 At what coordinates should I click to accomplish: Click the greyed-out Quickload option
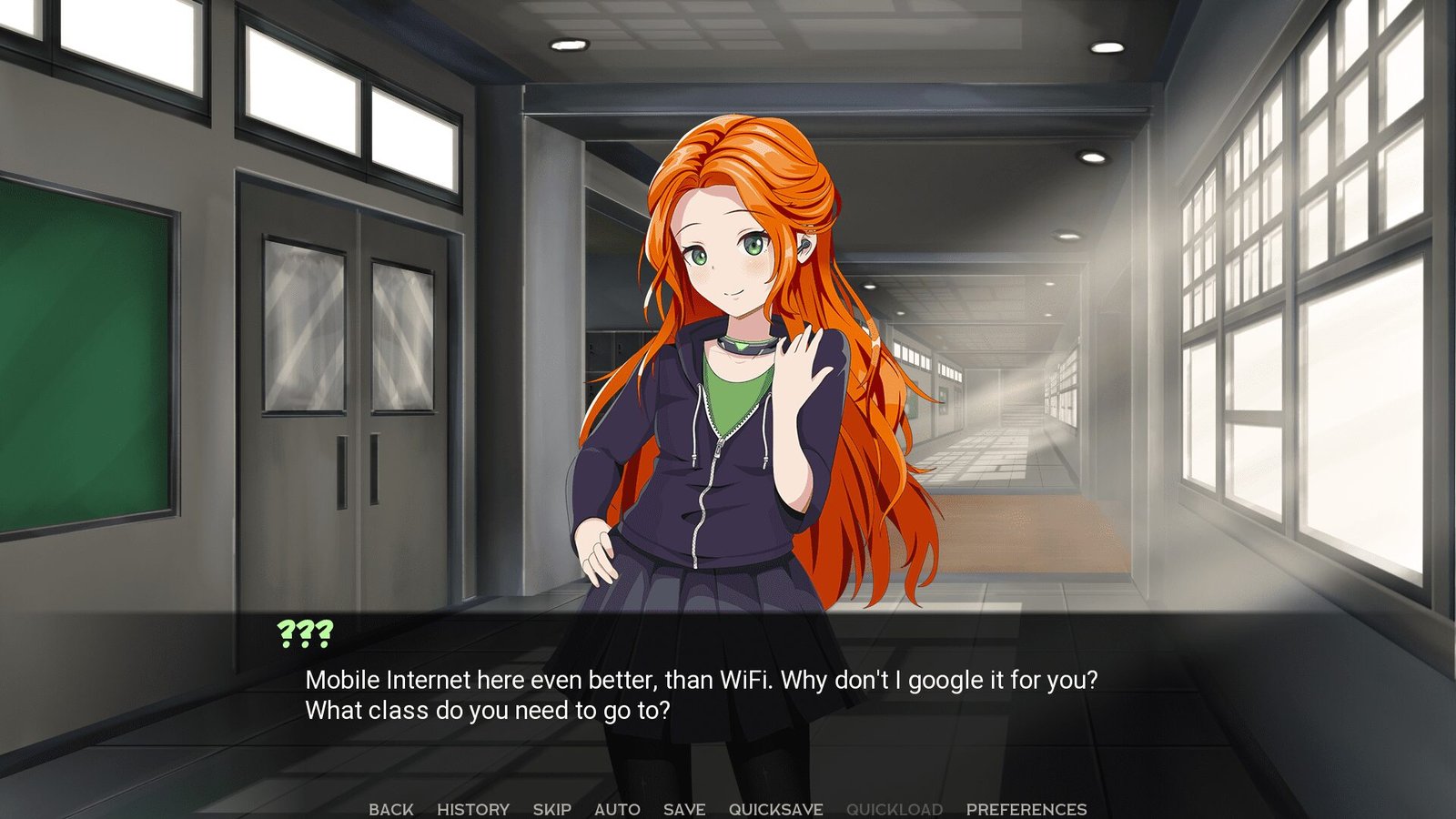tap(895, 809)
